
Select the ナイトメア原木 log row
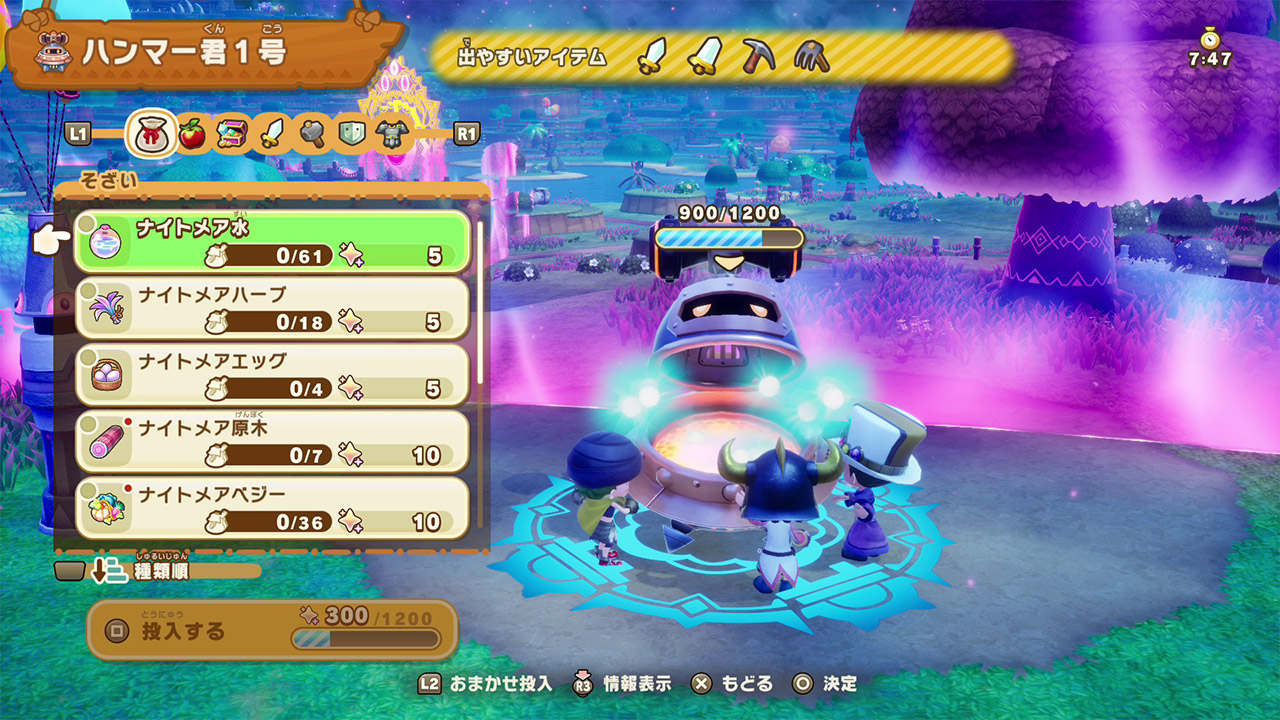click(x=272, y=440)
